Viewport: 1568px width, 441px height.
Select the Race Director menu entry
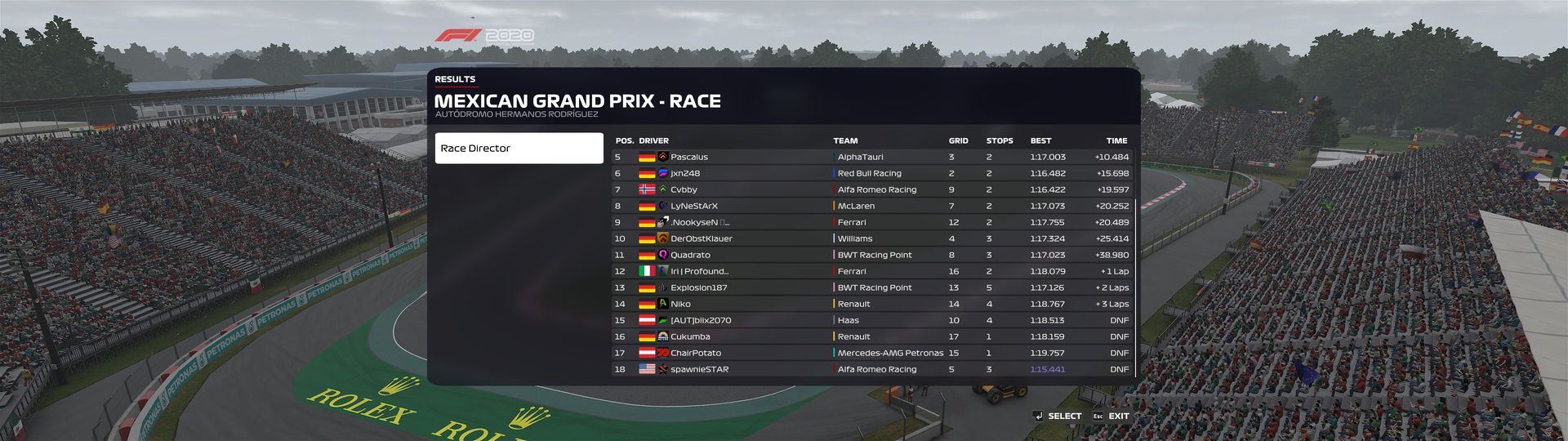pyautogui.click(x=519, y=149)
